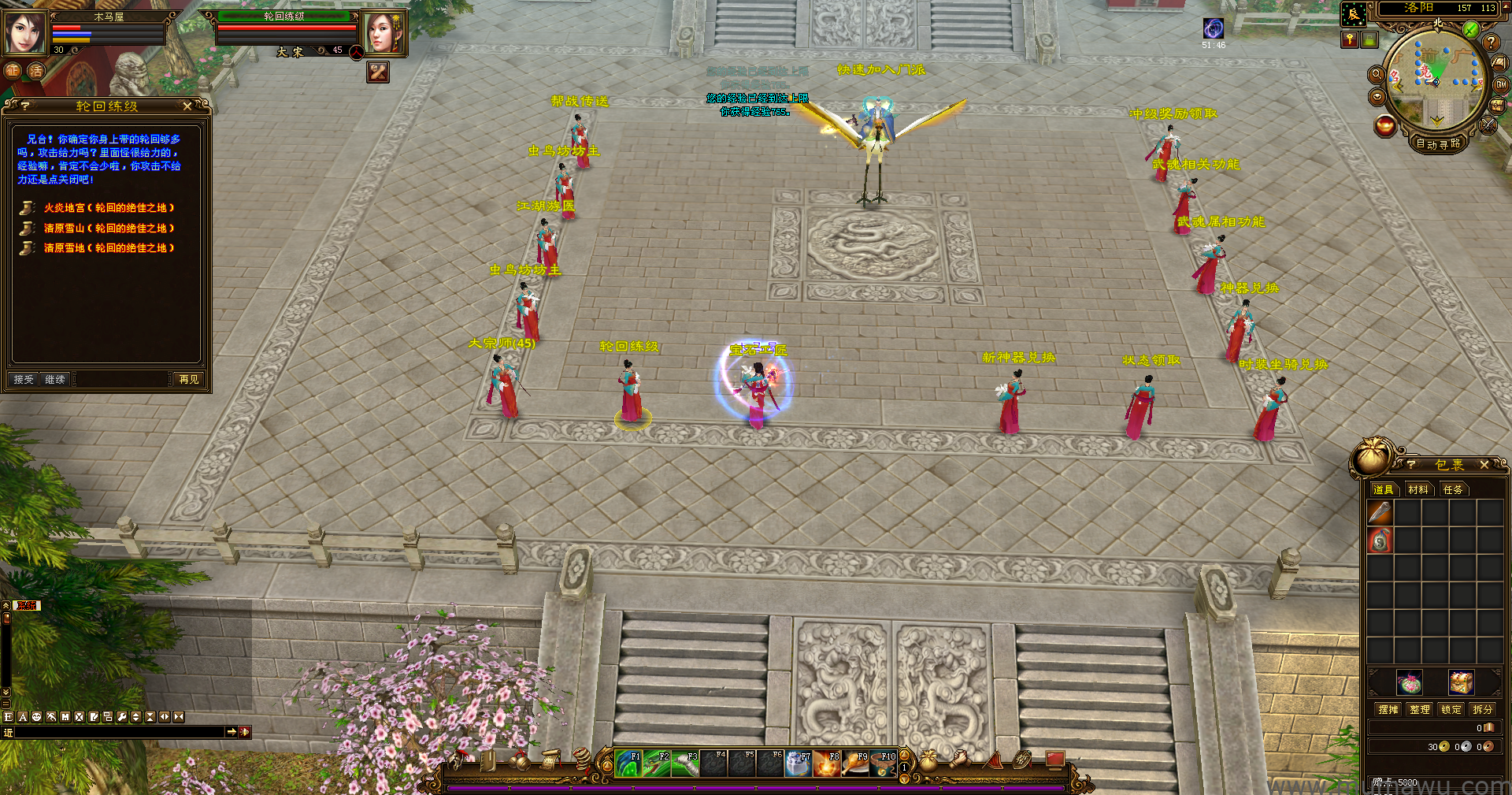The image size is (1512, 795).
Task: Pick the 清原雪地 dialogue option
Action: [108, 248]
